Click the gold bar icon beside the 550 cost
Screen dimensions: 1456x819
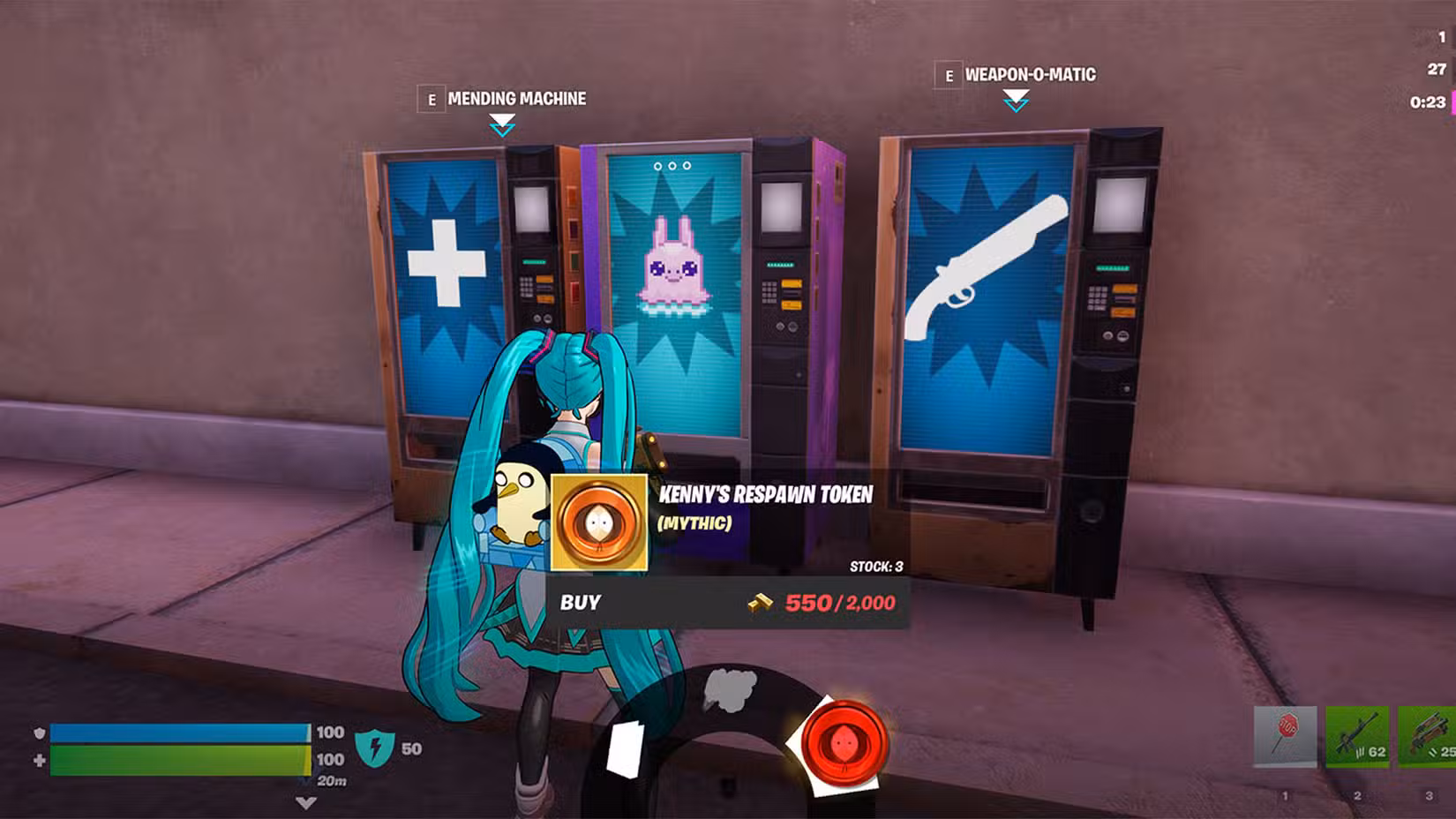pyautogui.click(x=761, y=604)
